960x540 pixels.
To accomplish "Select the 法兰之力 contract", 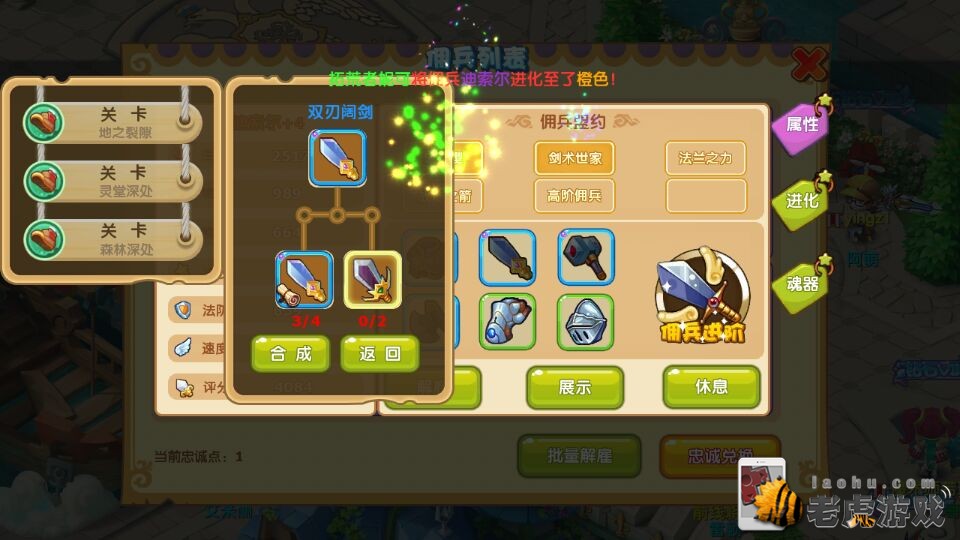I will (x=706, y=158).
